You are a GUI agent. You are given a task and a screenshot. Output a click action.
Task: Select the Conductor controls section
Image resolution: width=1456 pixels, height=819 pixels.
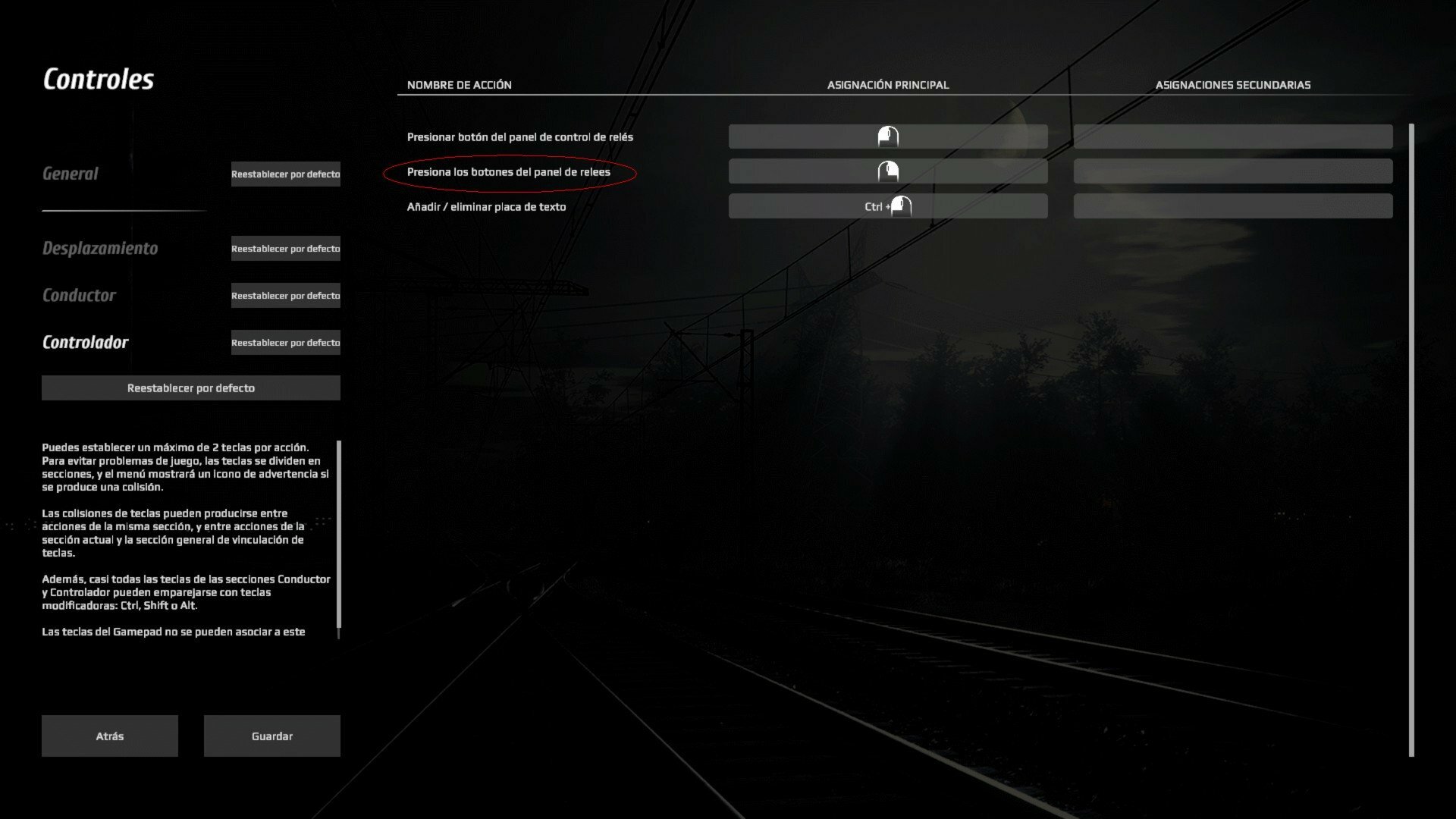[79, 295]
